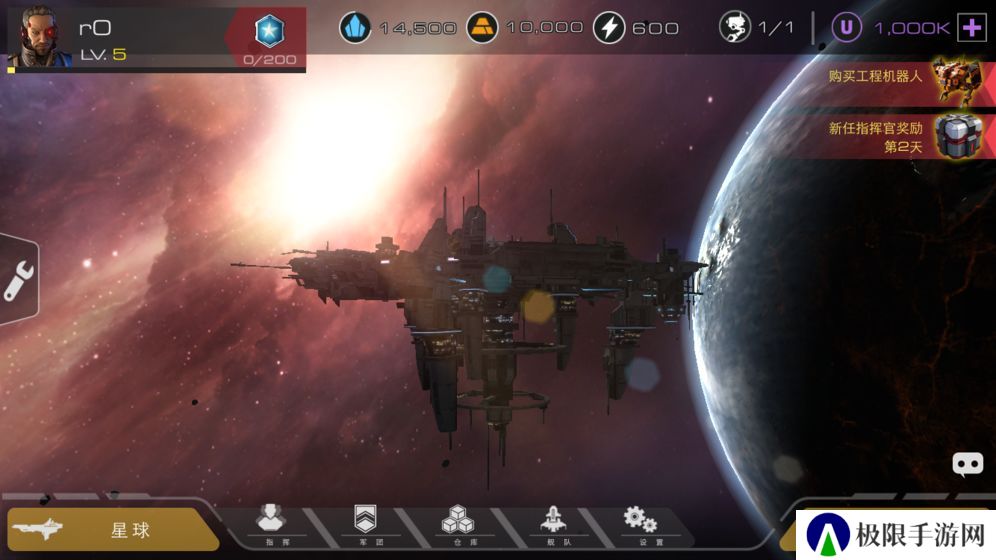Tap the lightning energy icon
The image size is (996, 560).
tap(609, 27)
